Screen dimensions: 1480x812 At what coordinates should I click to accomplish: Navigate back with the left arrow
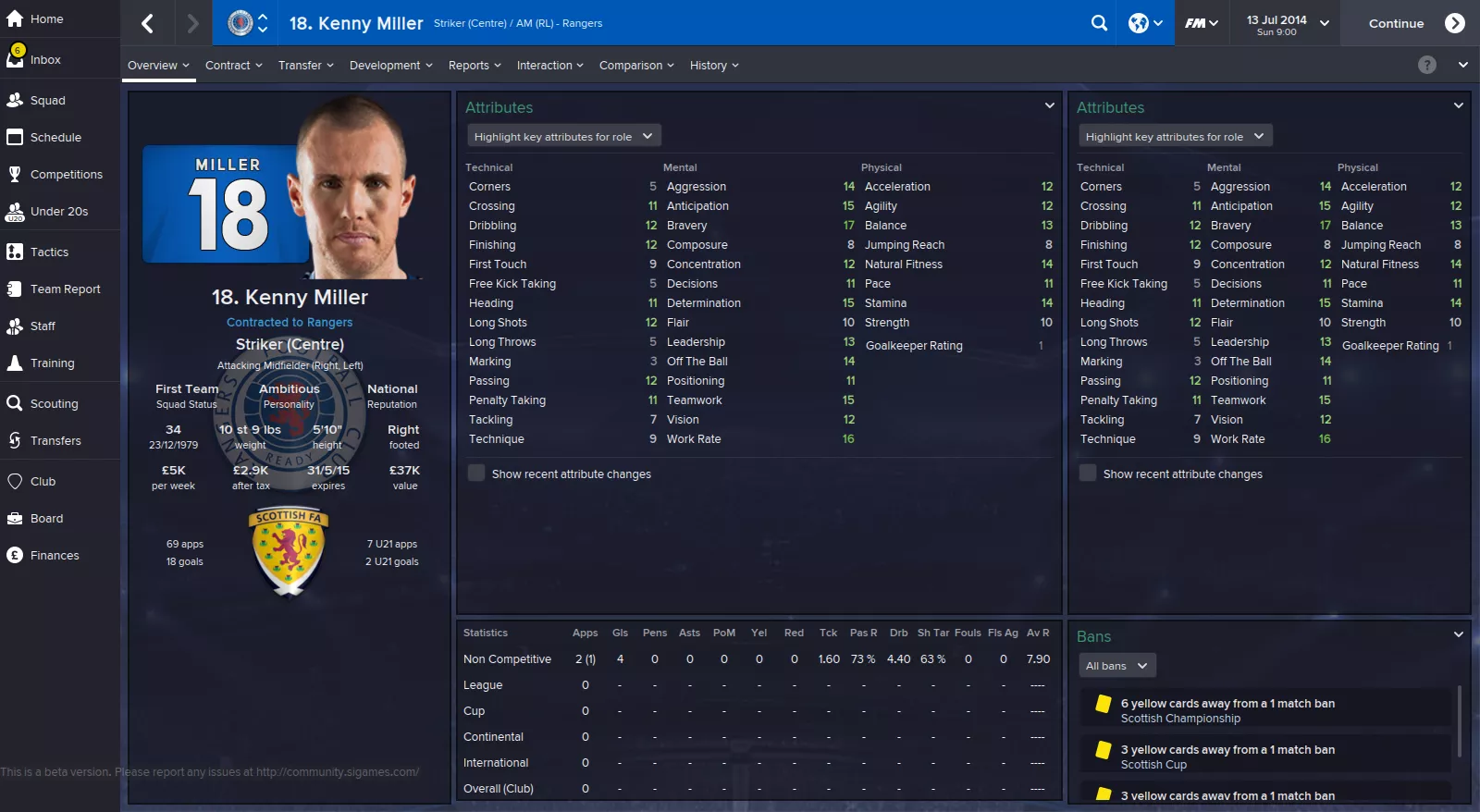click(x=147, y=23)
